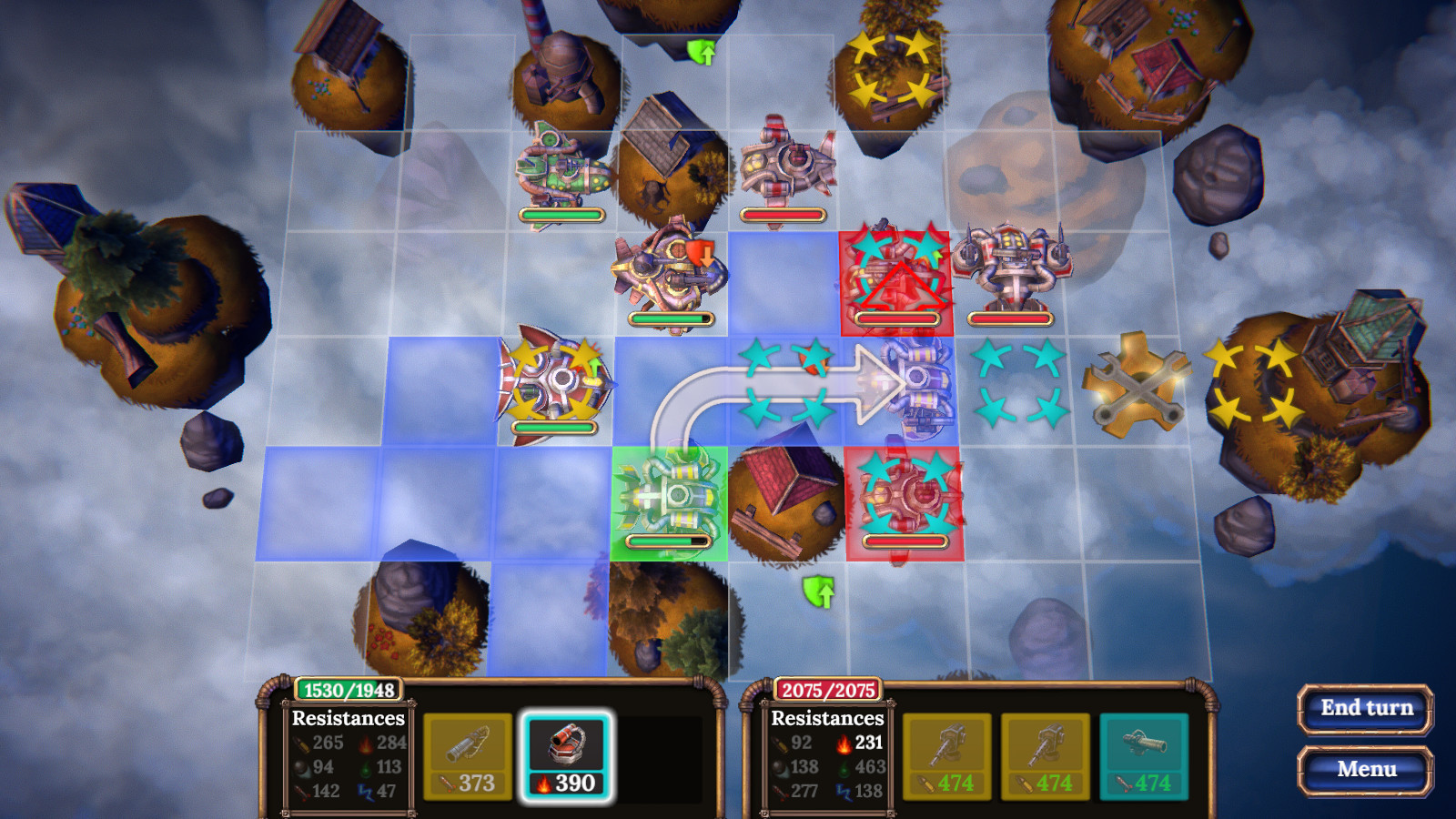Select the rocket launcher weapon showing 373 damage

pyautogui.click(x=467, y=753)
